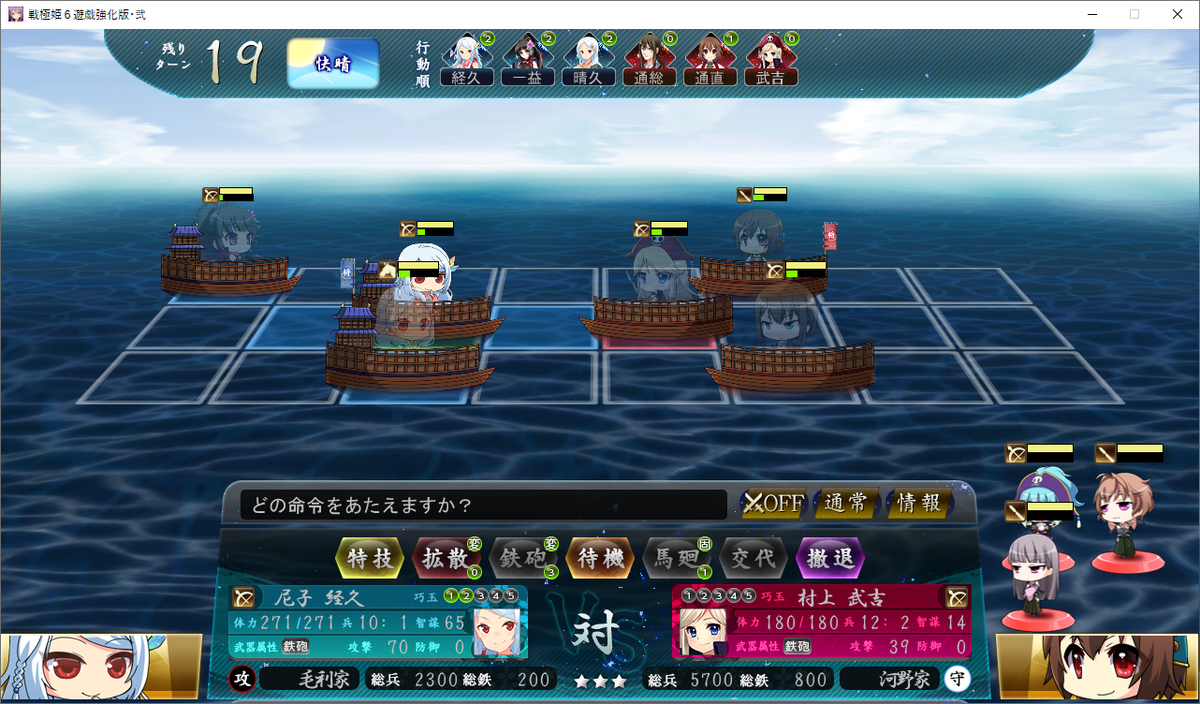Select the 撤退 retreat command

coord(829,558)
